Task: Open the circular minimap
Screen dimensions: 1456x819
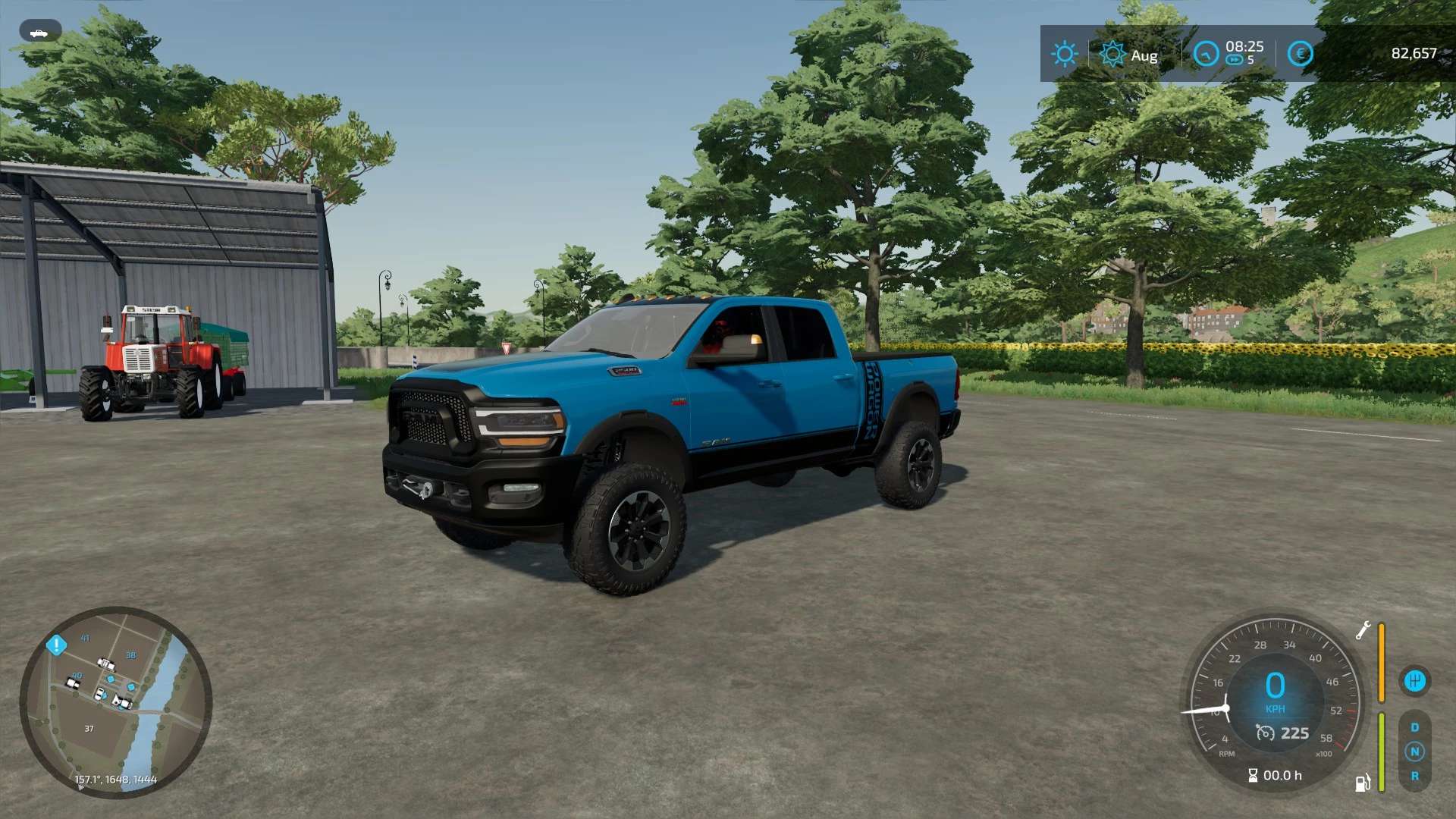Action: (x=115, y=701)
